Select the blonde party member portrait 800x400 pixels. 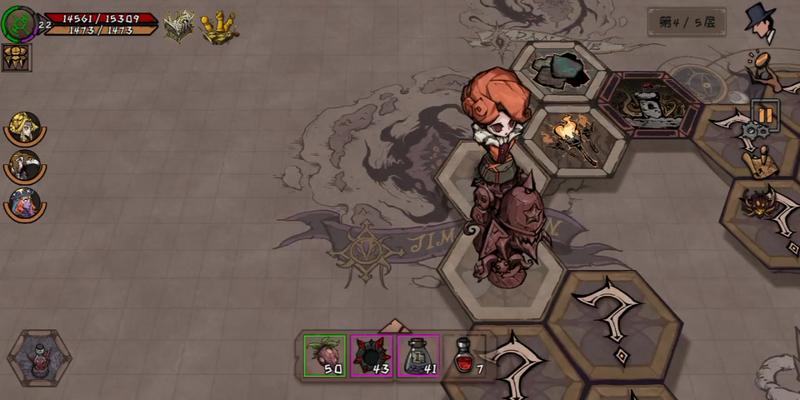22,127
